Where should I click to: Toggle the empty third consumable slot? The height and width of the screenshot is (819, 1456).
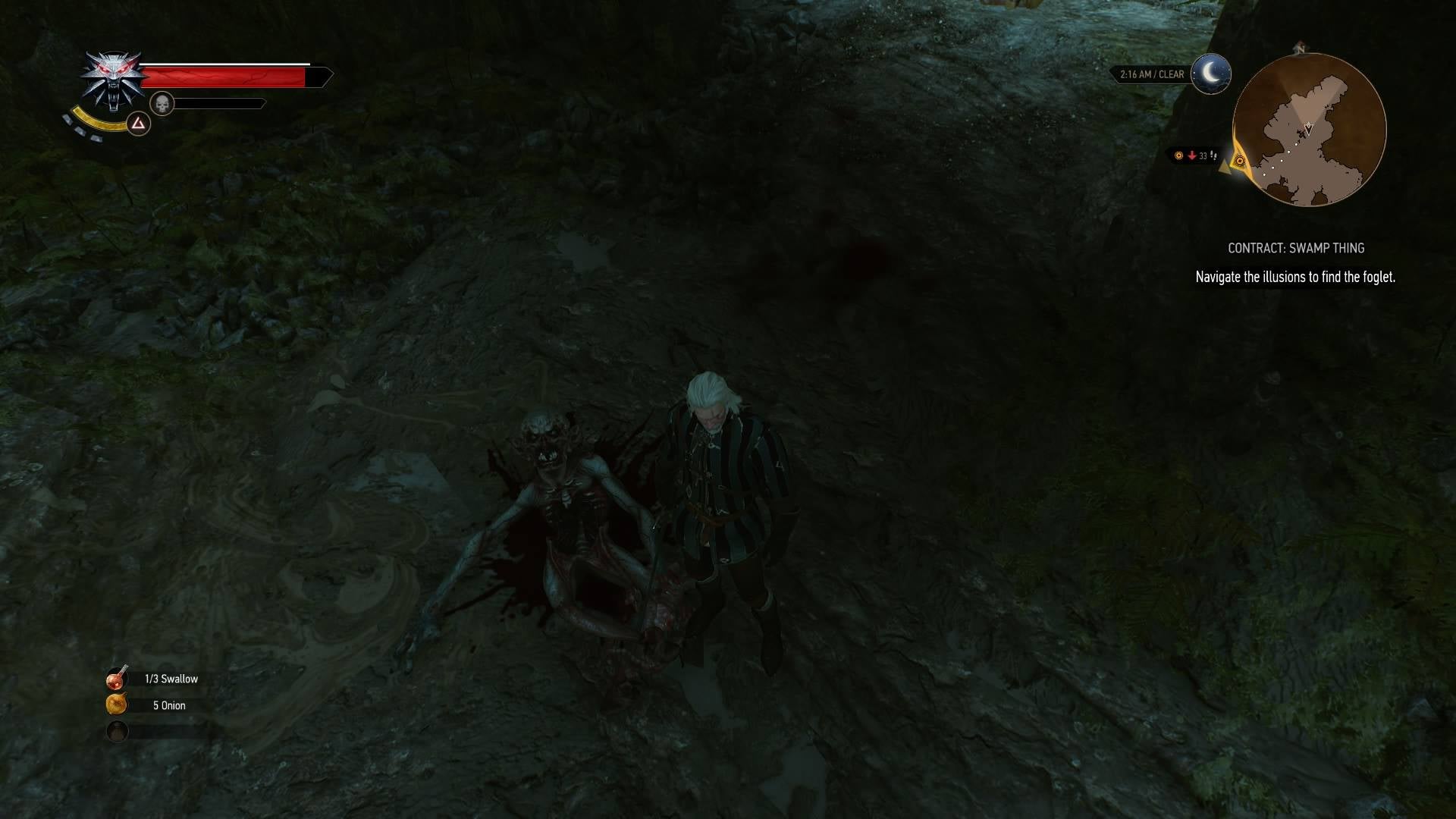click(x=115, y=731)
